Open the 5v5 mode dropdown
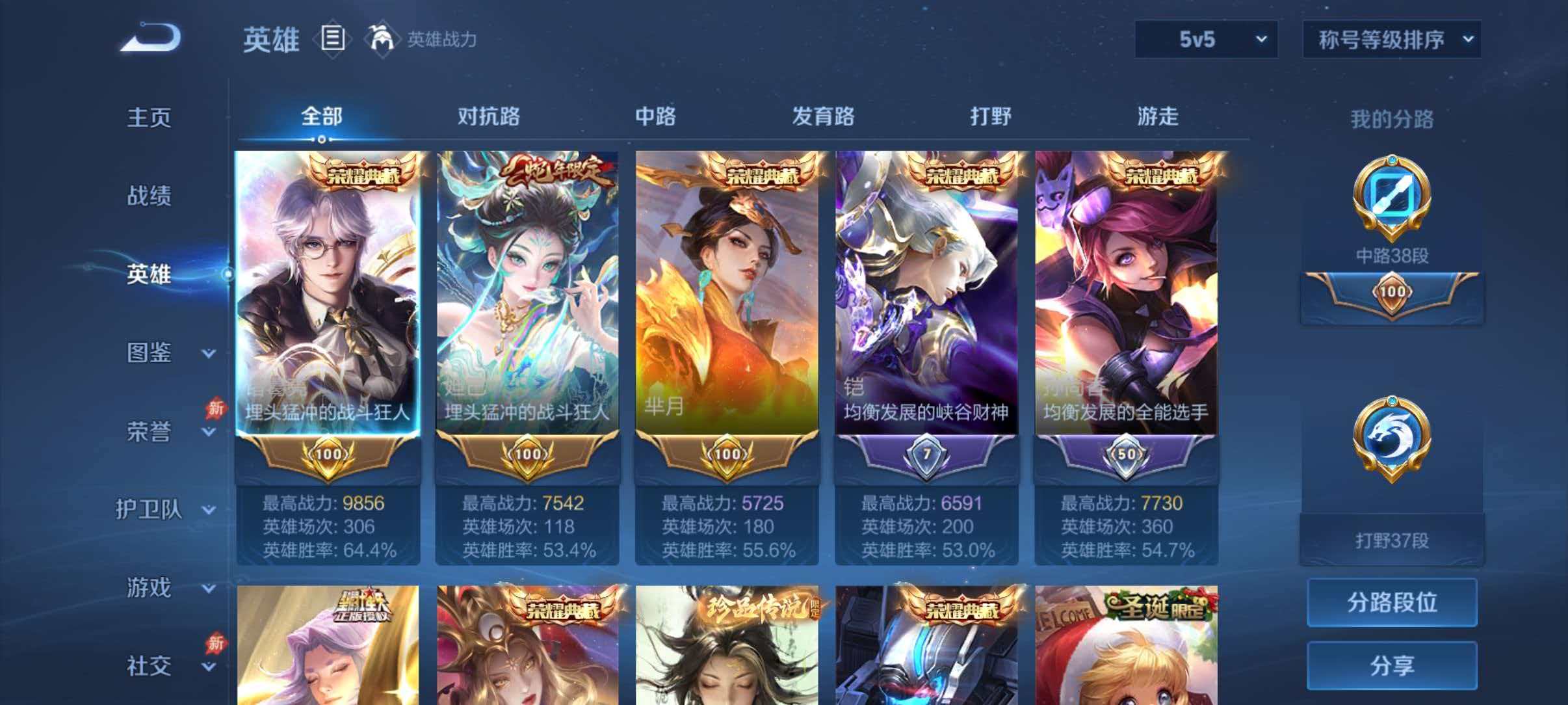This screenshot has height=705, width=1568. click(x=1206, y=40)
